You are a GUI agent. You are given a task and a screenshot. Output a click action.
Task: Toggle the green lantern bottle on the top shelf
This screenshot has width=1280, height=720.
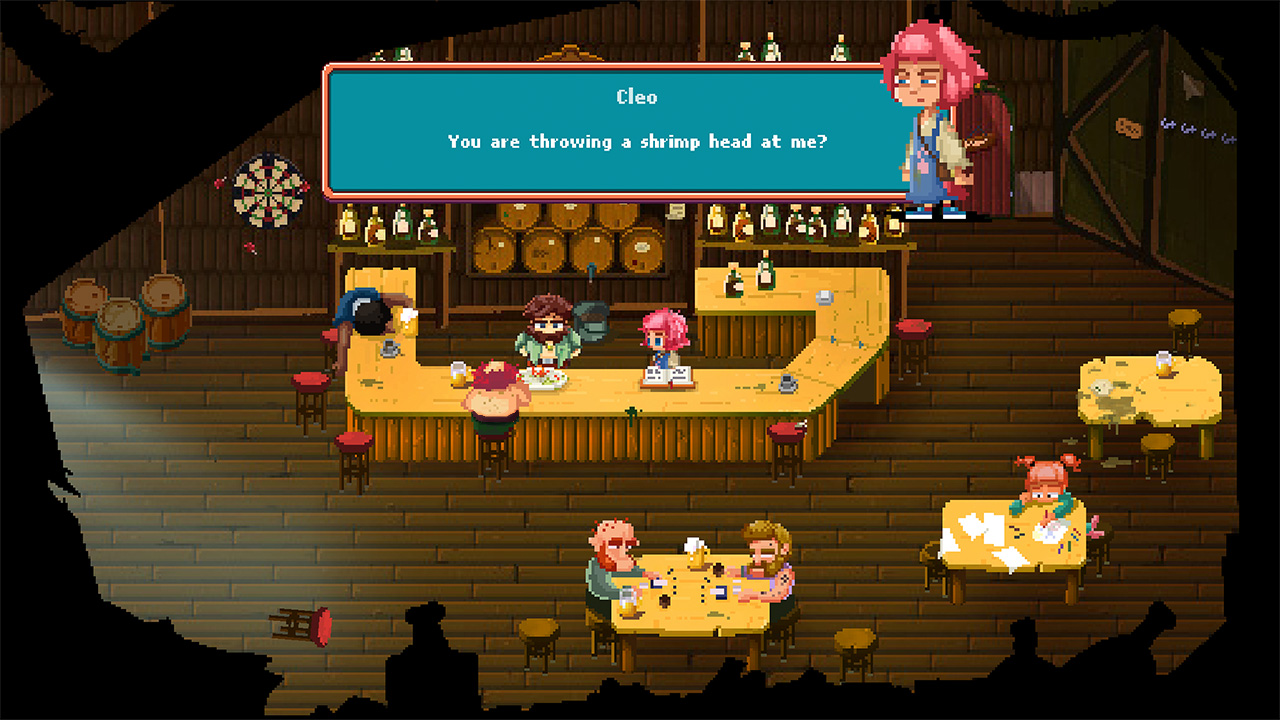click(x=400, y=53)
